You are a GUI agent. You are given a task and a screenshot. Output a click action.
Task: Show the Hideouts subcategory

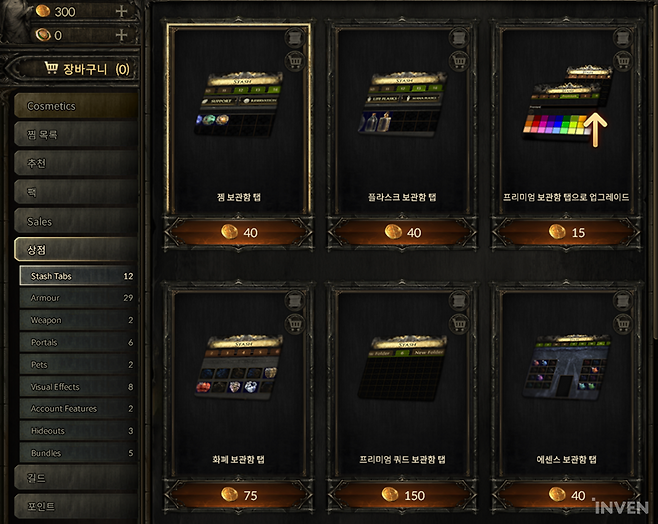pyautogui.click(x=77, y=431)
